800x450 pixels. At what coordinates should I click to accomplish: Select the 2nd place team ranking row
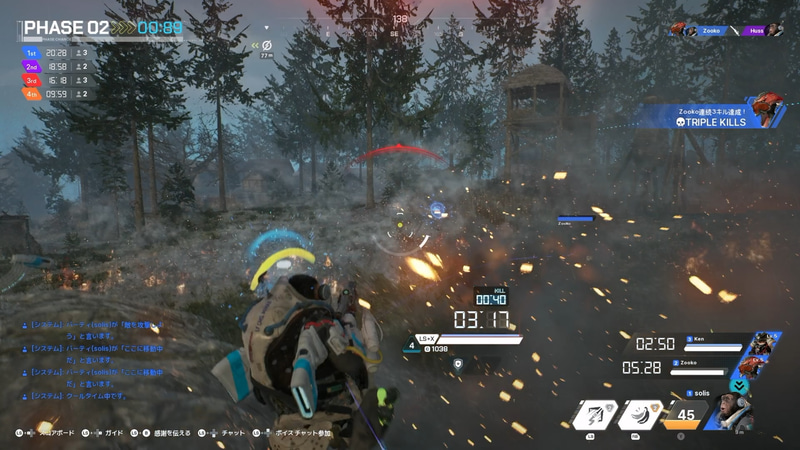(x=60, y=66)
